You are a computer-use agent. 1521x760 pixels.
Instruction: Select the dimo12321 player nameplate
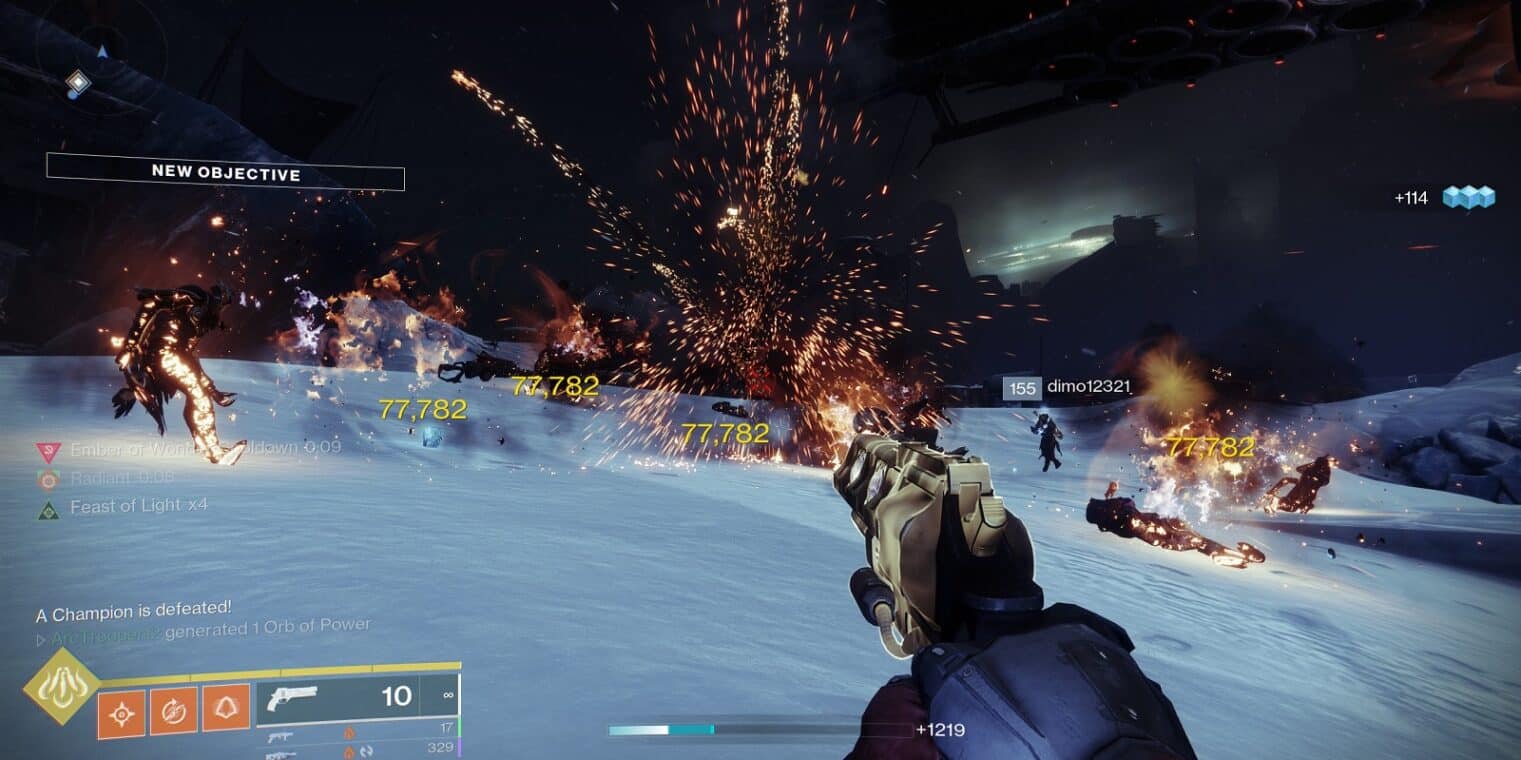click(x=1066, y=387)
